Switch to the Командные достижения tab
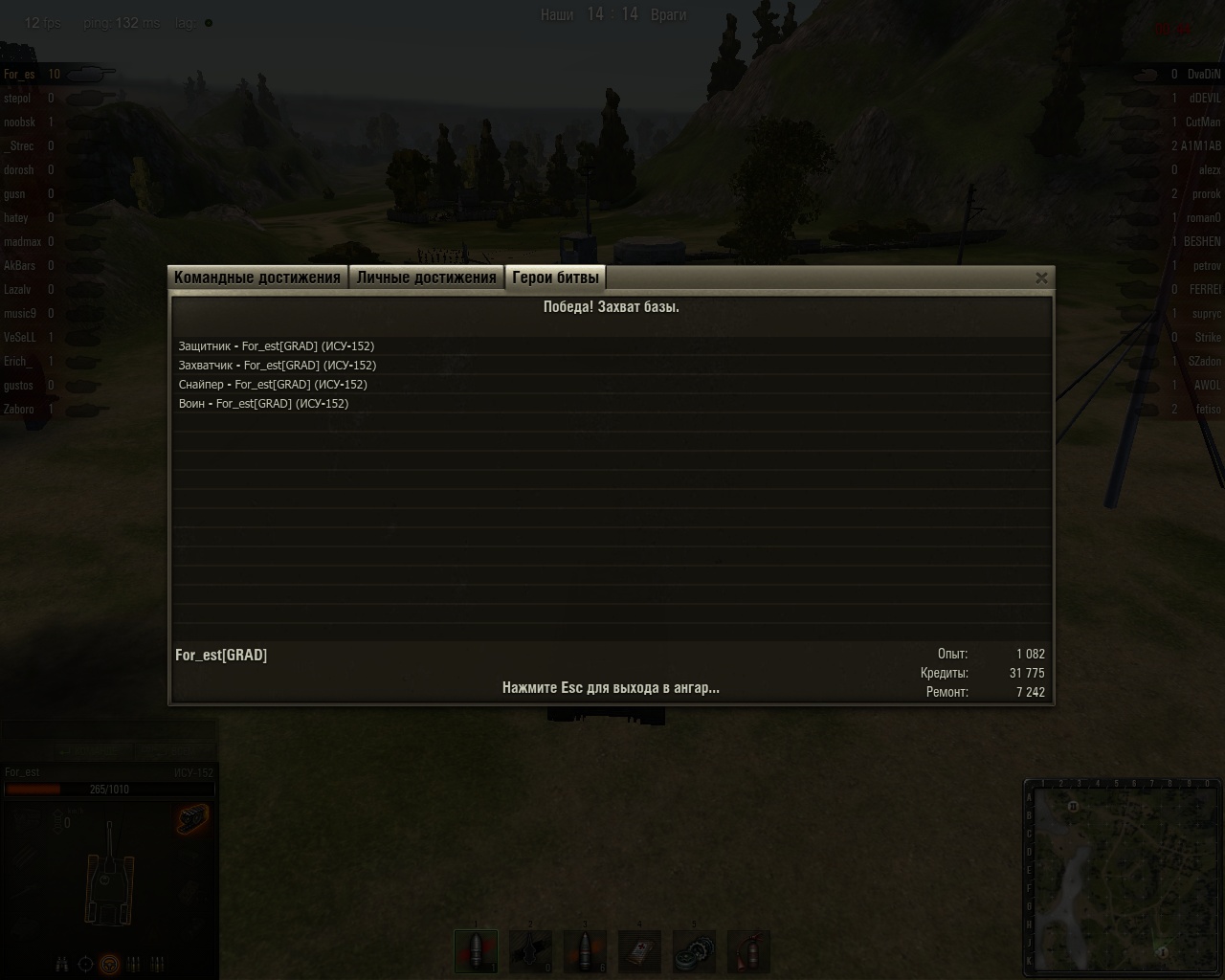The width and height of the screenshot is (1225, 980). click(257, 278)
